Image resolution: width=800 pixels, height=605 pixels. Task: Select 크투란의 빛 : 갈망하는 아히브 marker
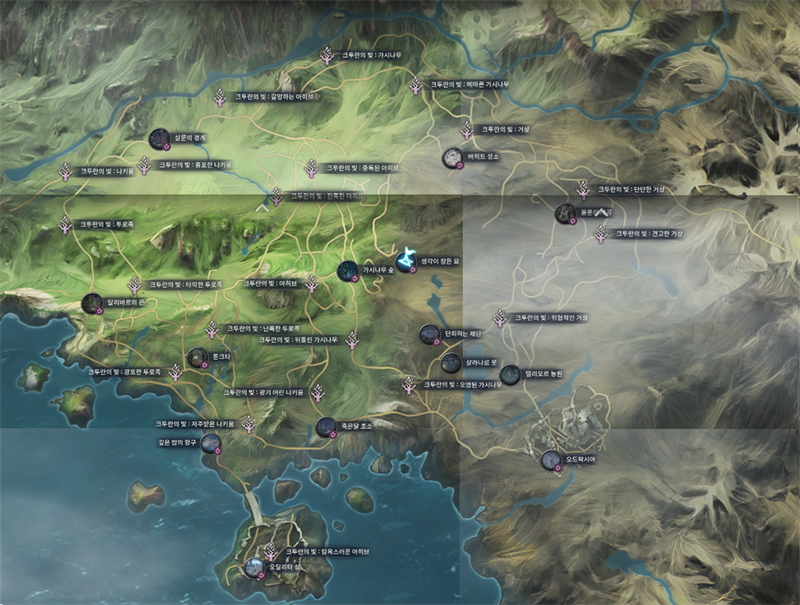click(x=220, y=98)
